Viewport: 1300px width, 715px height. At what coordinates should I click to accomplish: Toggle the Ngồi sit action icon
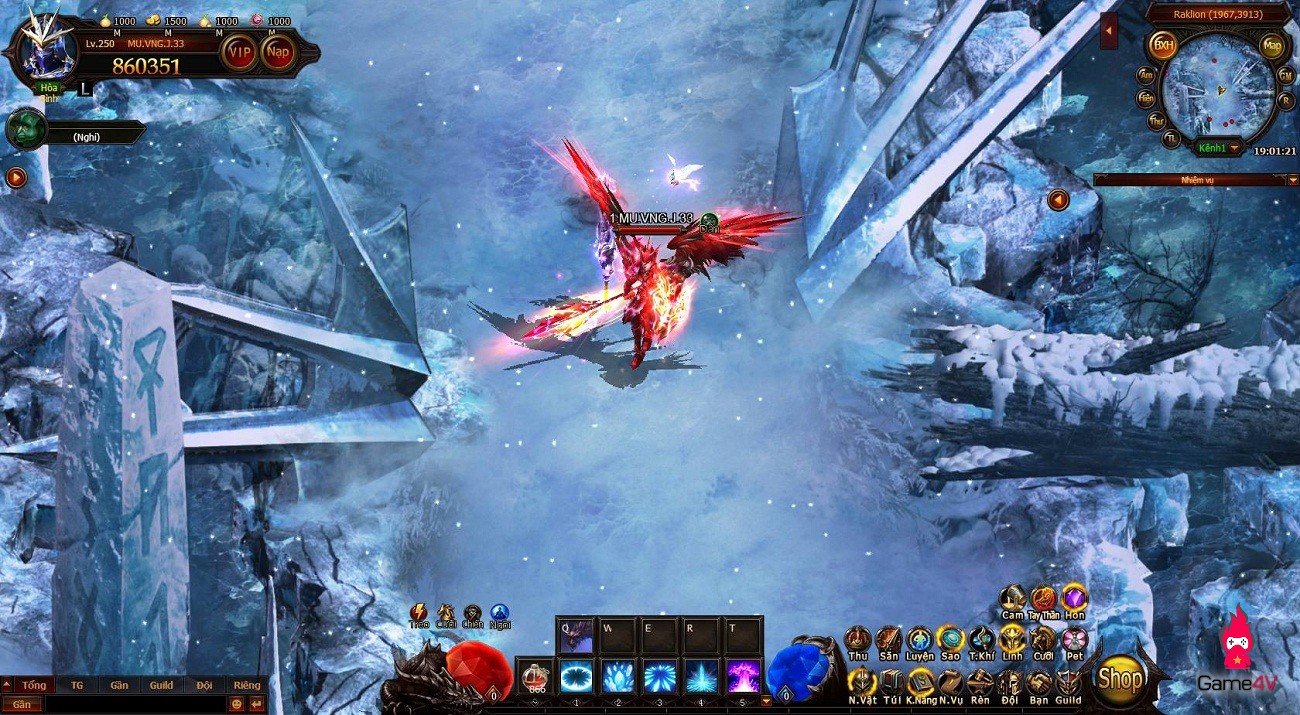coord(500,613)
